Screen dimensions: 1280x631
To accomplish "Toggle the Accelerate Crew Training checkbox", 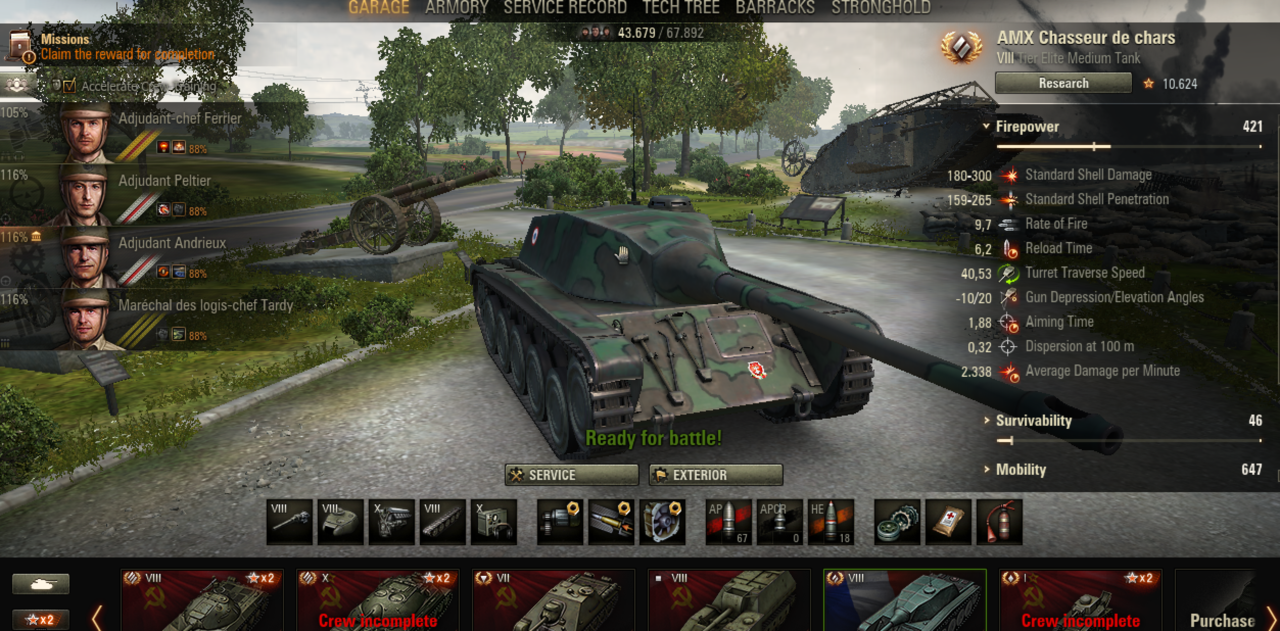I will click(70, 86).
